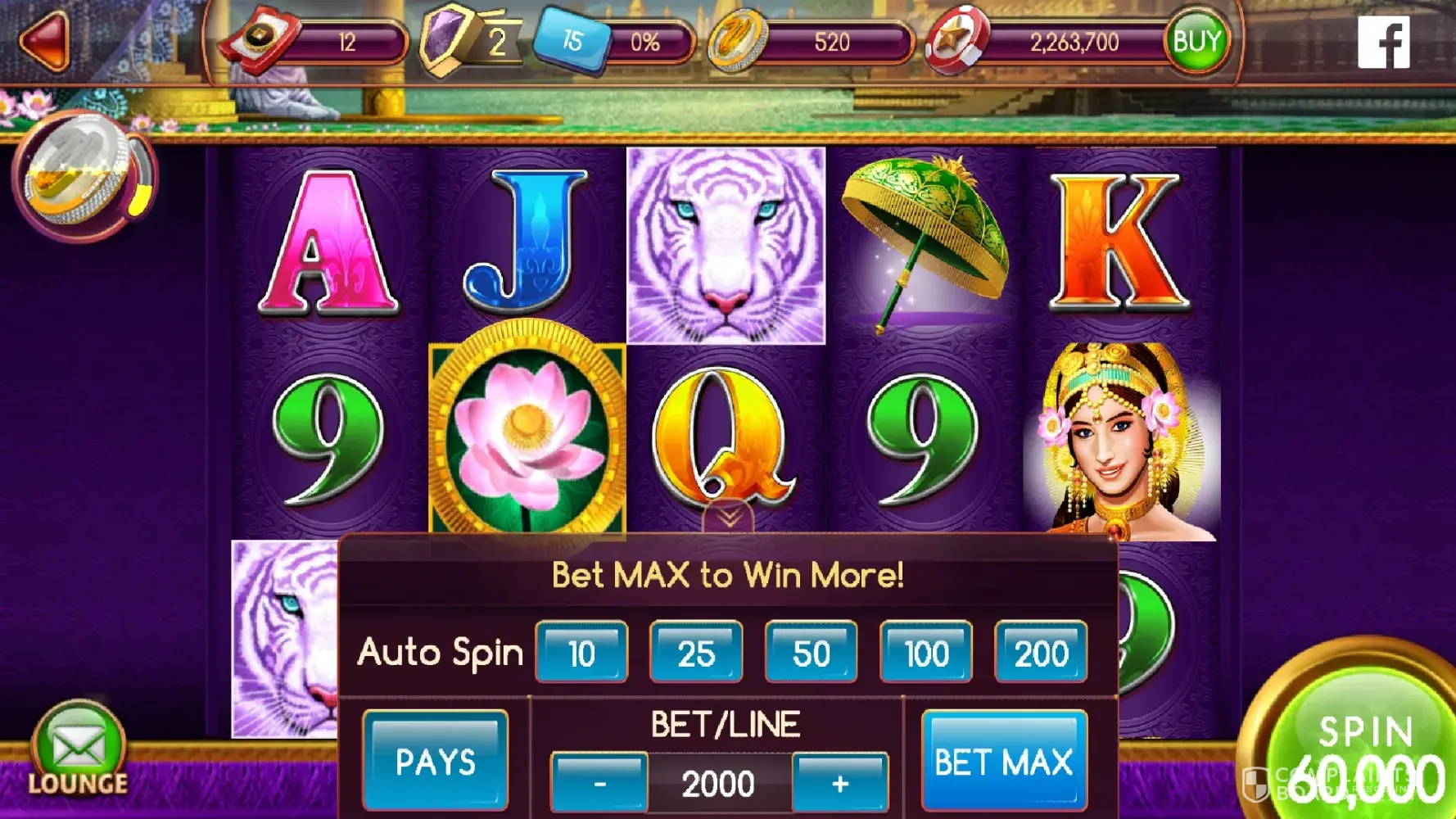Pick the 200 auto spin option
The width and height of the screenshot is (1456, 819).
tap(1041, 653)
